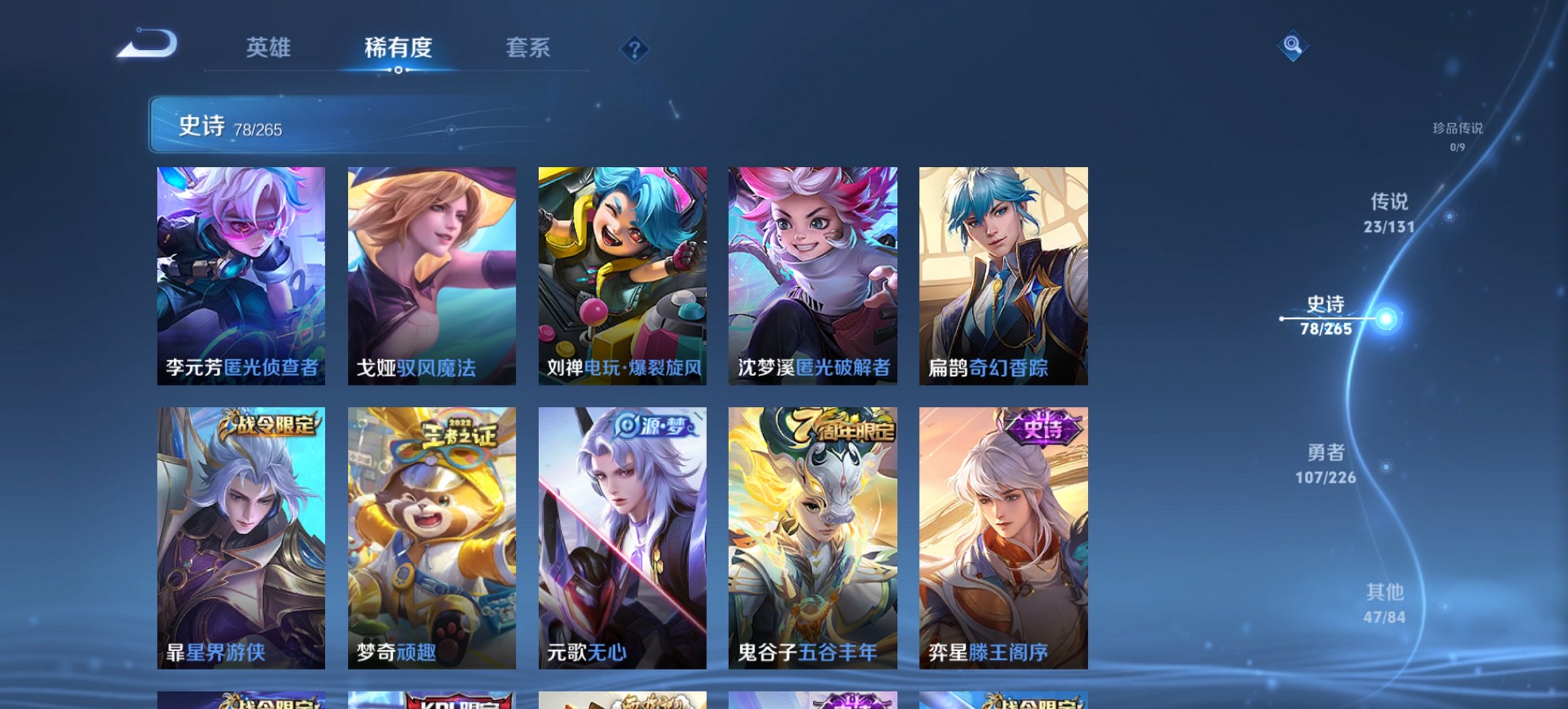The width and height of the screenshot is (1568, 709).
Task: Click the 战令限定 badge on the 星界游侠 skin
Action: tap(270, 424)
